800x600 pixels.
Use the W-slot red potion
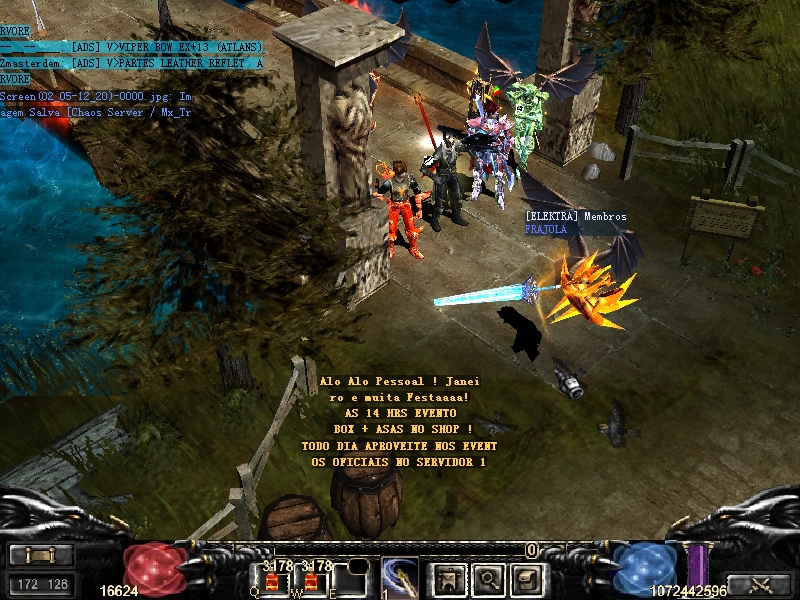point(310,579)
